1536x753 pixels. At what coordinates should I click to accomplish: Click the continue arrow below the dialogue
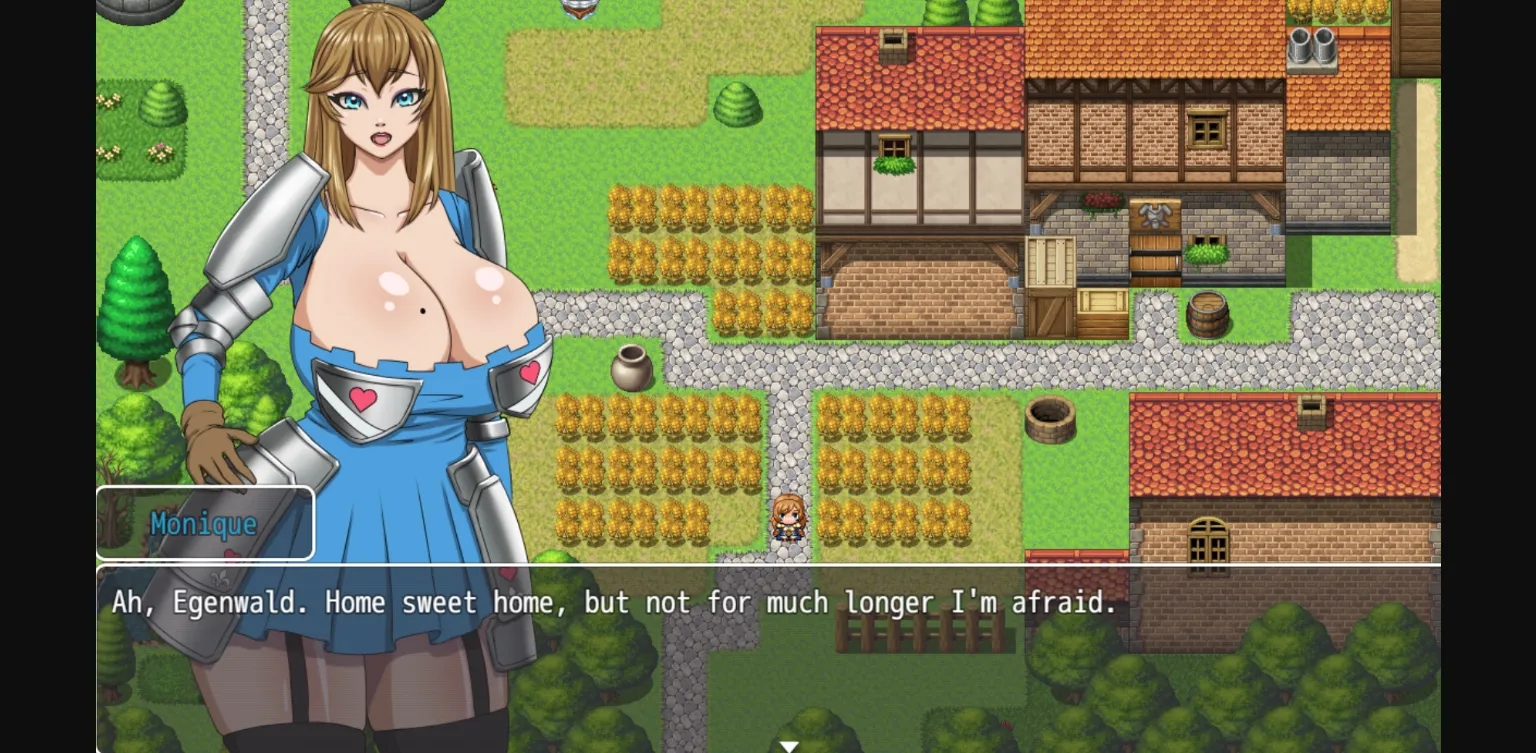click(789, 746)
